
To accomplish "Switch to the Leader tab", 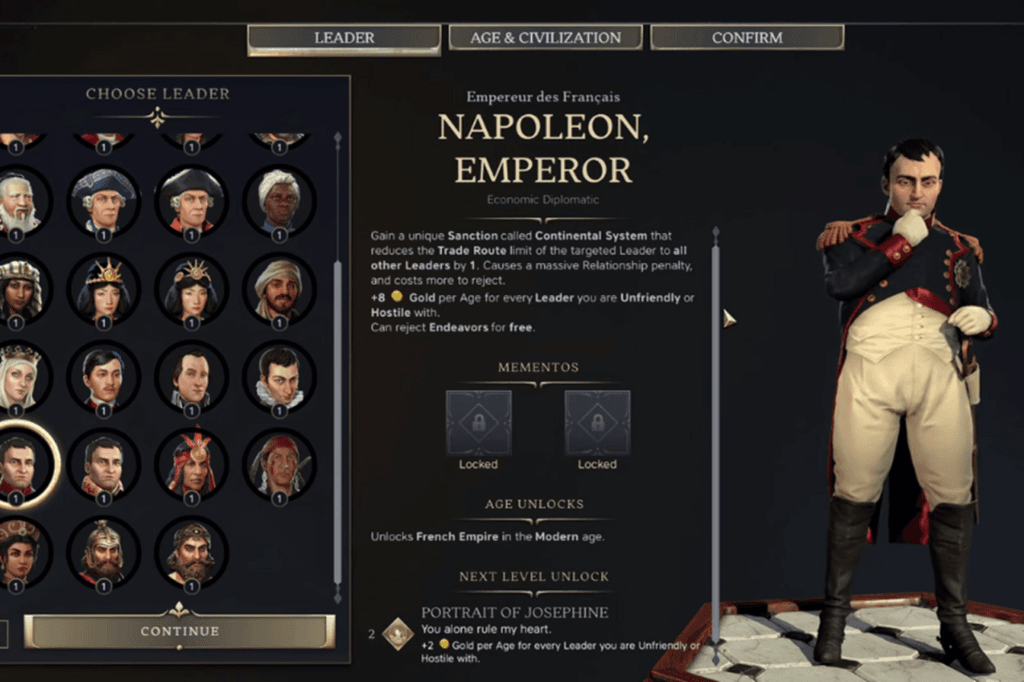I will coord(344,39).
